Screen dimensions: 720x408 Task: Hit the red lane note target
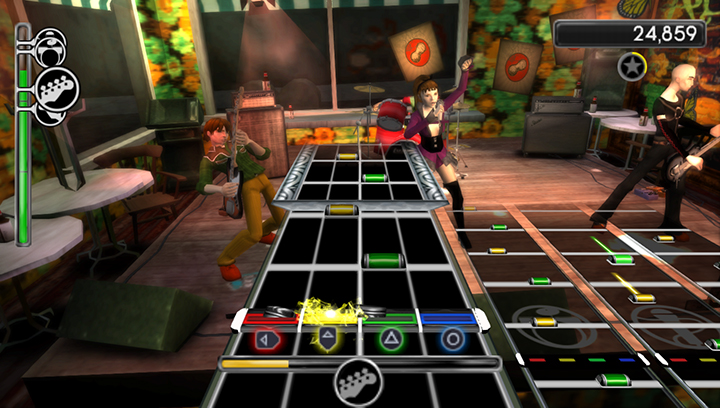click(x=267, y=339)
